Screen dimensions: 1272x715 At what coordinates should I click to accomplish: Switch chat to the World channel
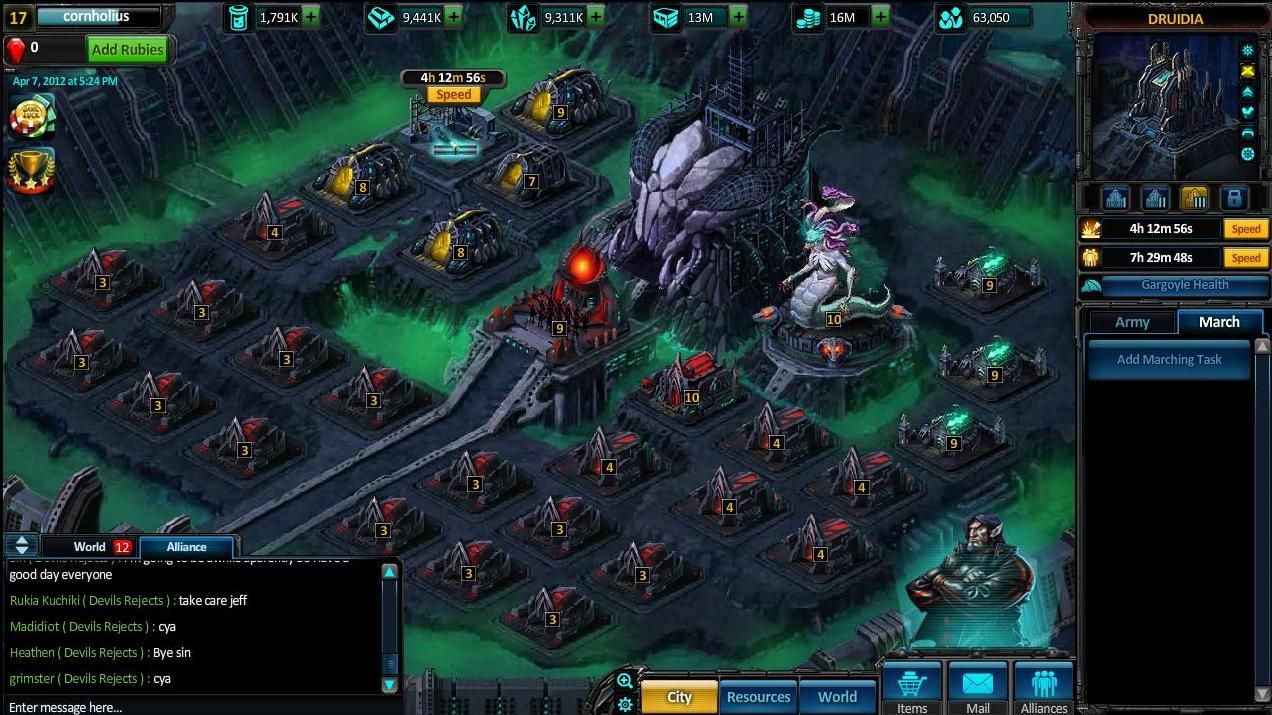click(x=89, y=547)
